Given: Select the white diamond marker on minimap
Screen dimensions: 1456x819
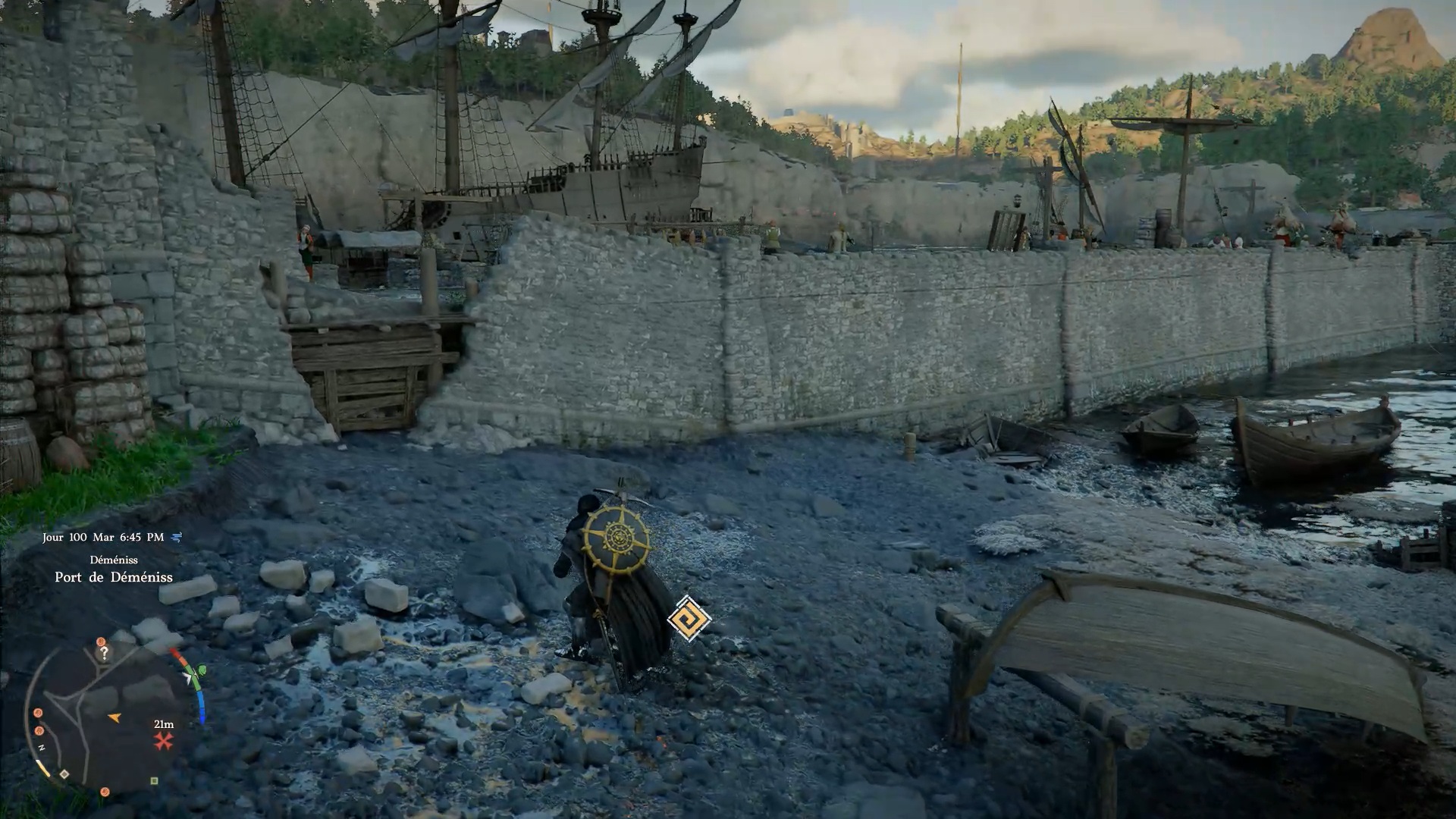Looking at the screenshot, I should click(x=64, y=774).
